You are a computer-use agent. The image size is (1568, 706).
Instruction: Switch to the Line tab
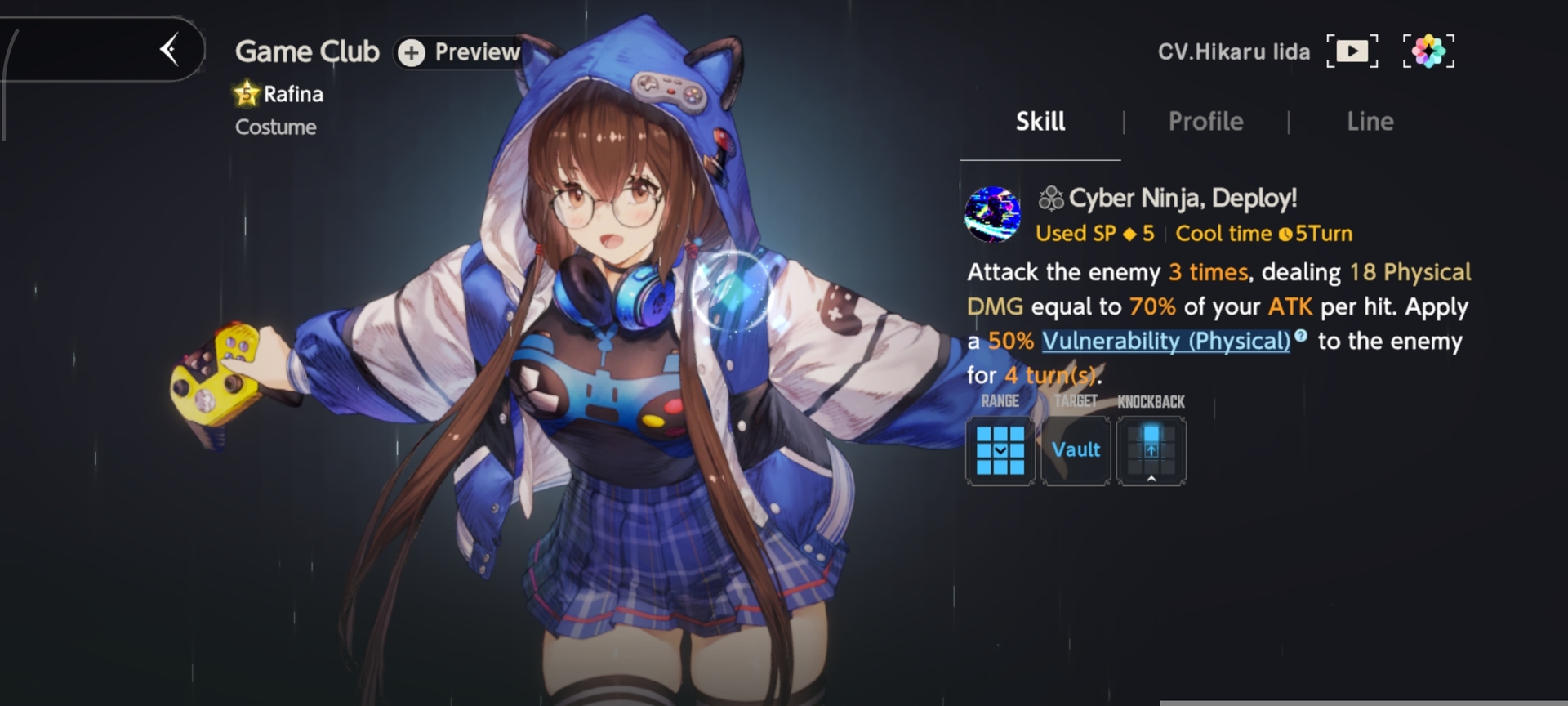(1370, 122)
